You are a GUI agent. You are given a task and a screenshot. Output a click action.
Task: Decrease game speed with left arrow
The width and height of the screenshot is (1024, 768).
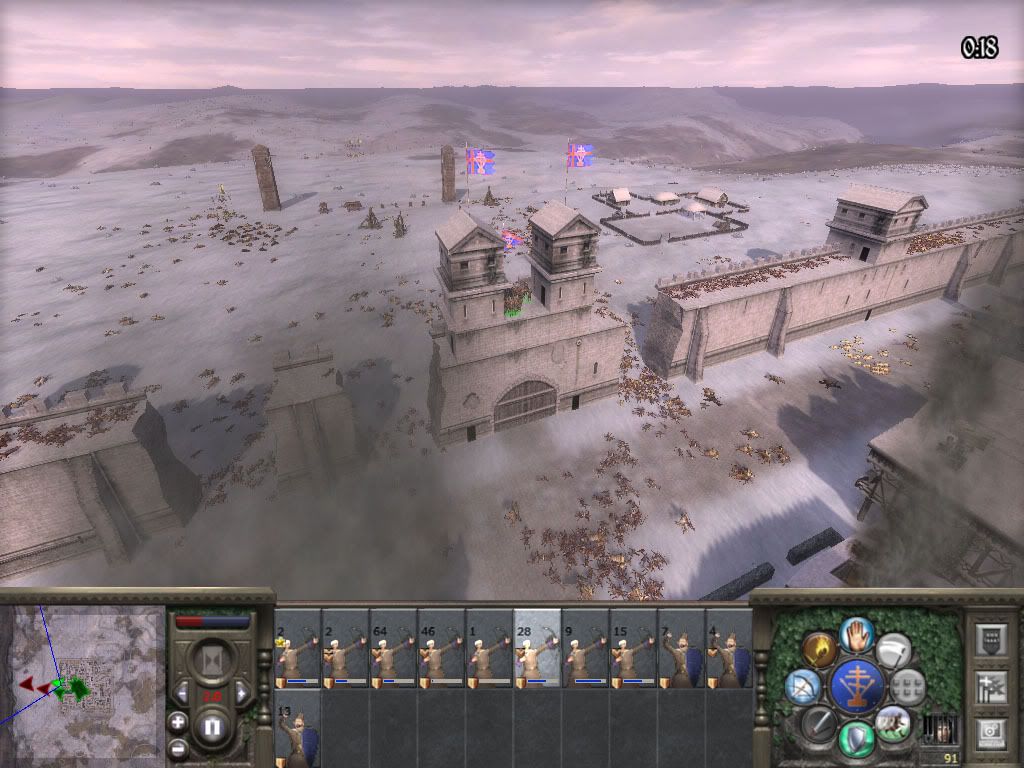[x=181, y=692]
